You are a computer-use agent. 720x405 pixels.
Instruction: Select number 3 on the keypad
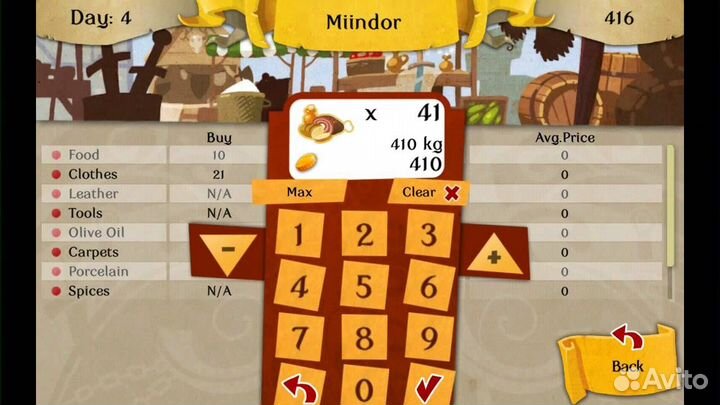pos(428,236)
